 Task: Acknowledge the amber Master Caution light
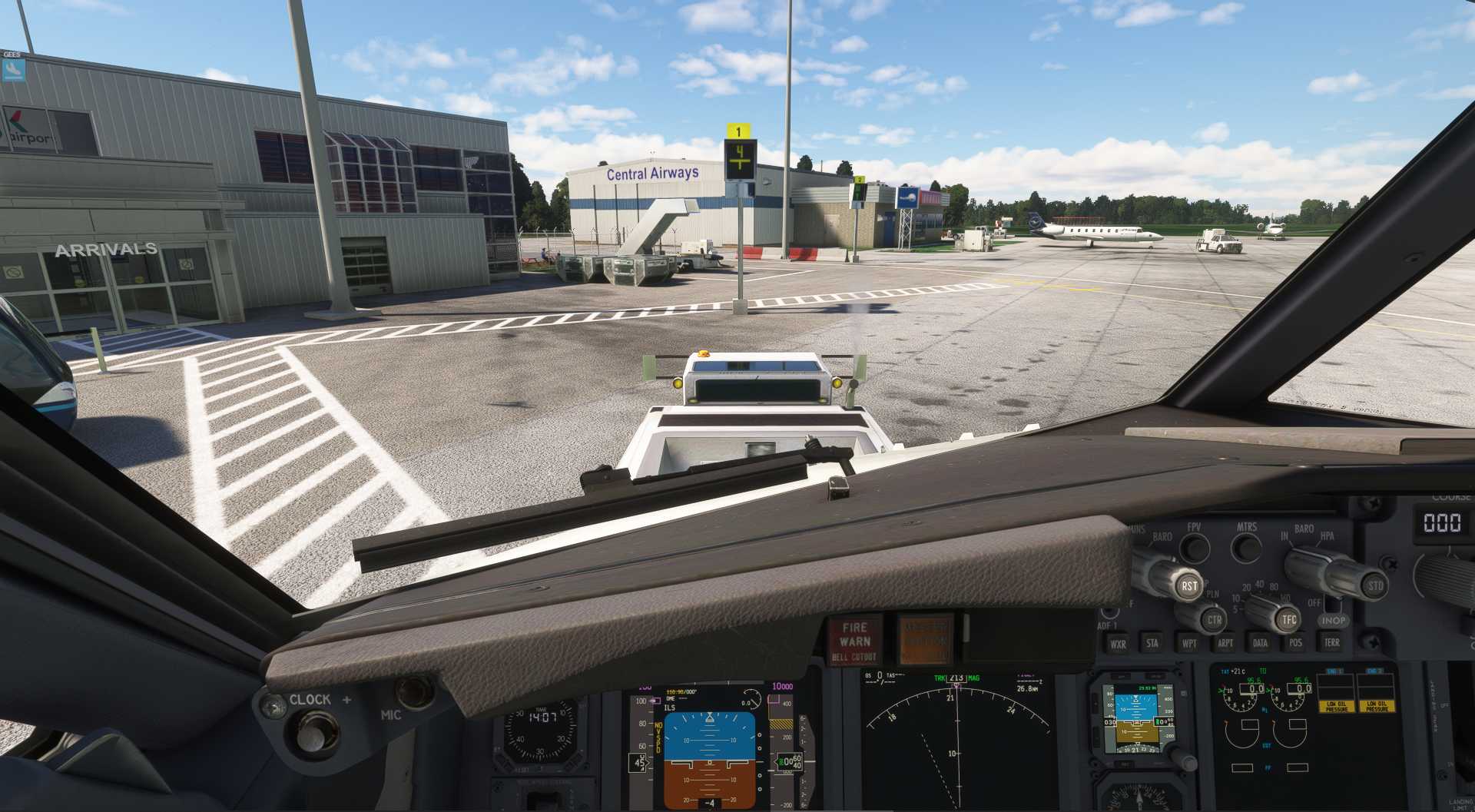(925, 639)
